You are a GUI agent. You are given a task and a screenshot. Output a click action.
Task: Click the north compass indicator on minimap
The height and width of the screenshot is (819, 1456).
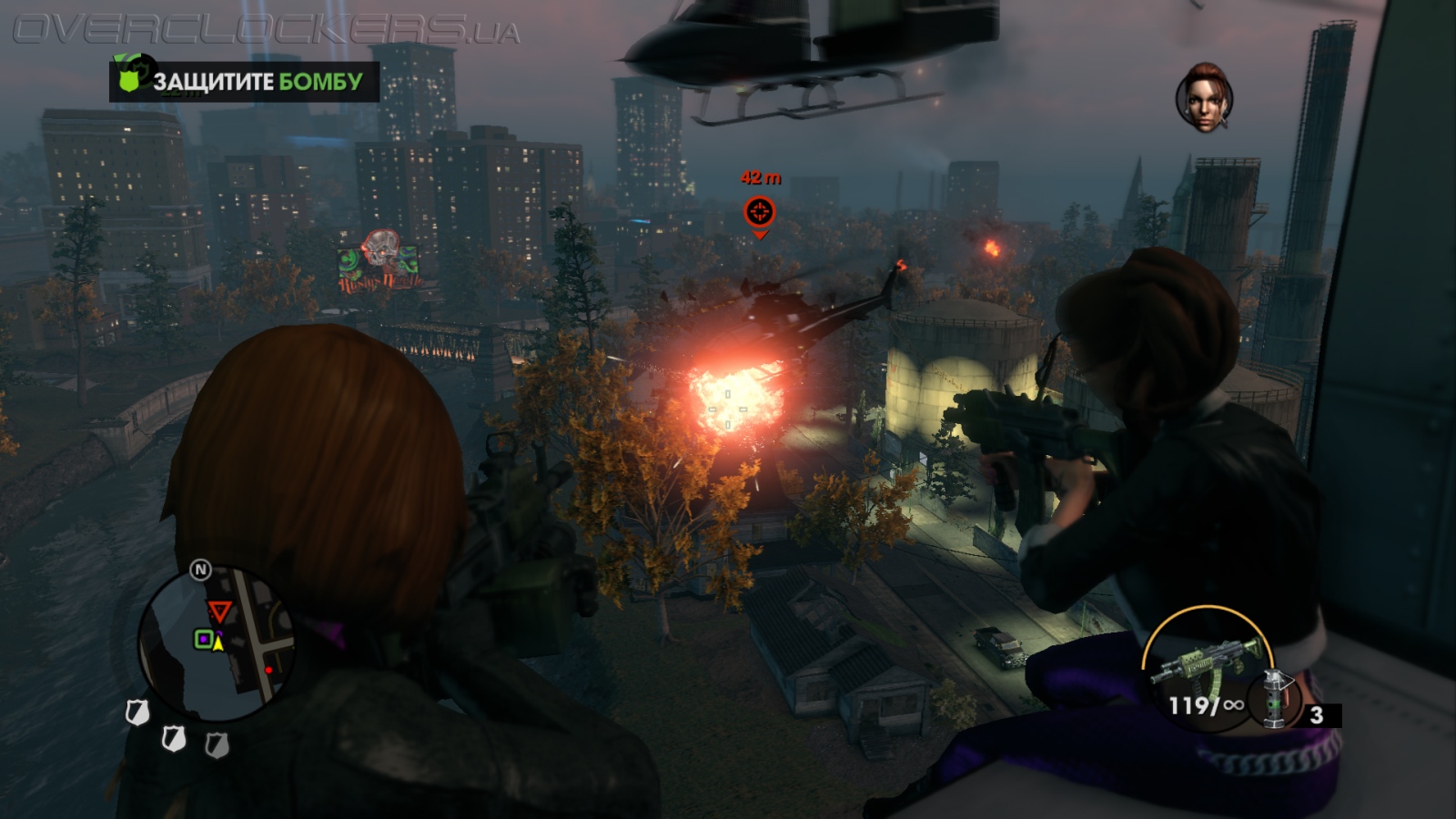pos(200,571)
